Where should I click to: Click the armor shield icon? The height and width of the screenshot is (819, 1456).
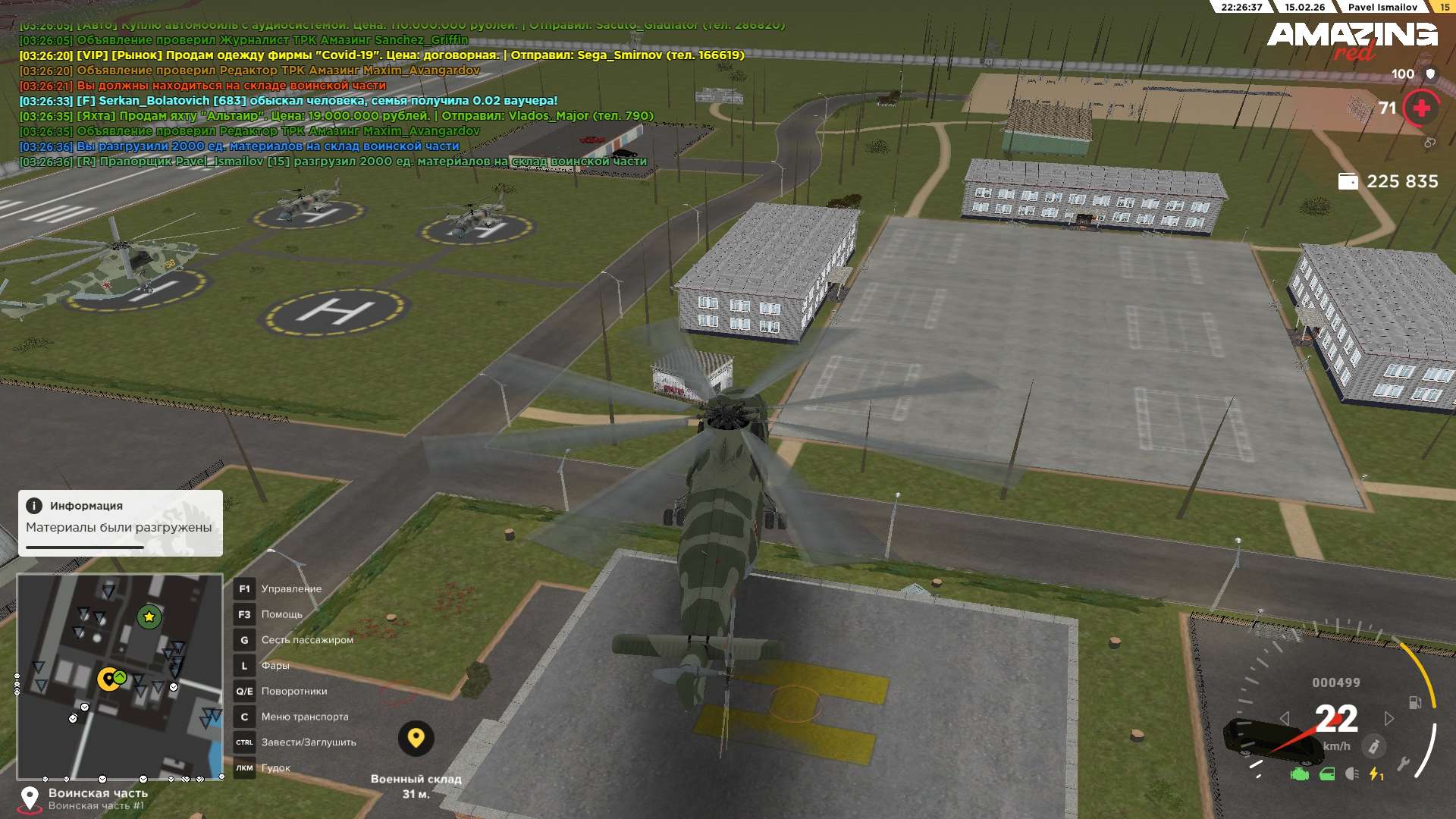tap(1430, 74)
